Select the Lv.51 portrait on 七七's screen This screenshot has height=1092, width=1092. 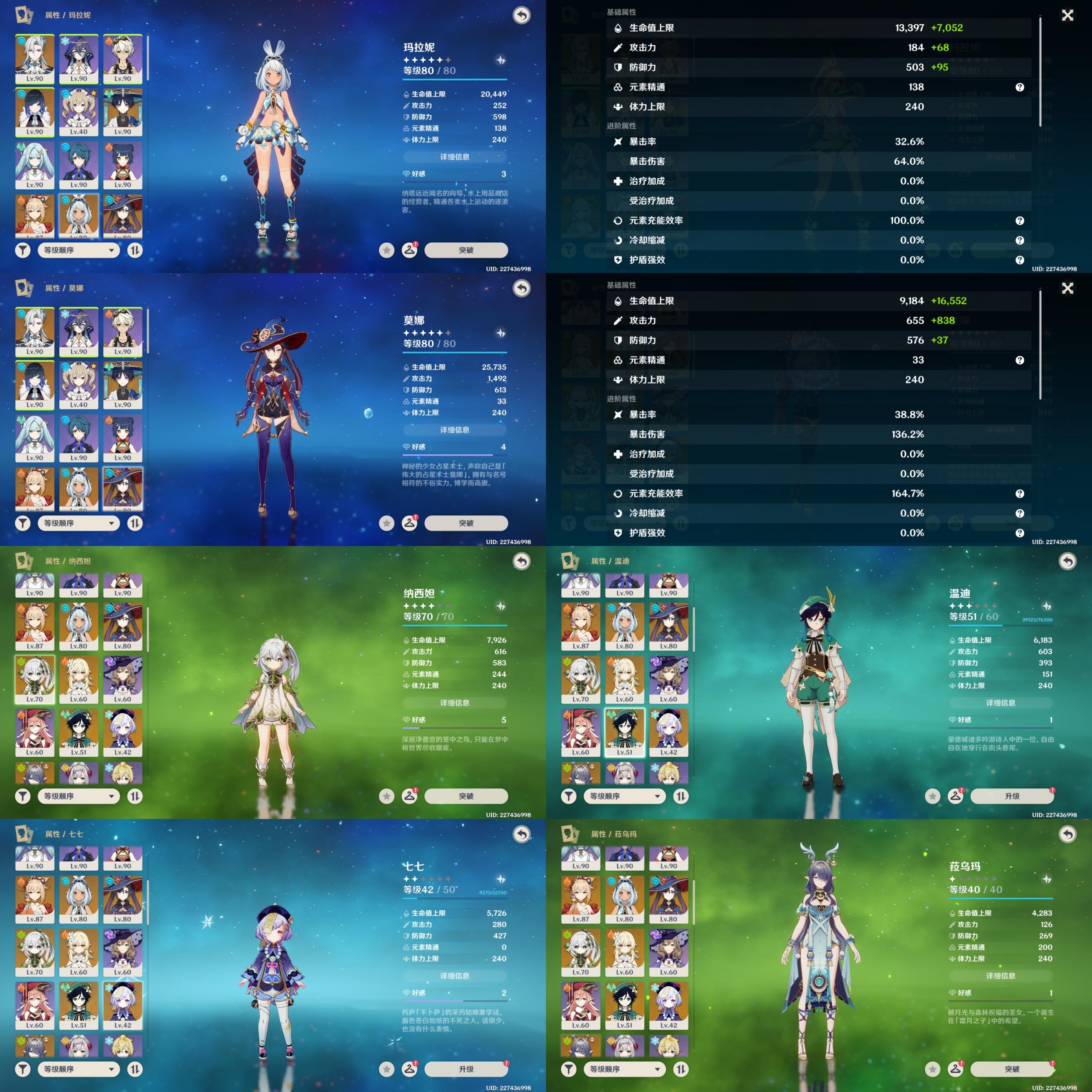coord(78,1005)
